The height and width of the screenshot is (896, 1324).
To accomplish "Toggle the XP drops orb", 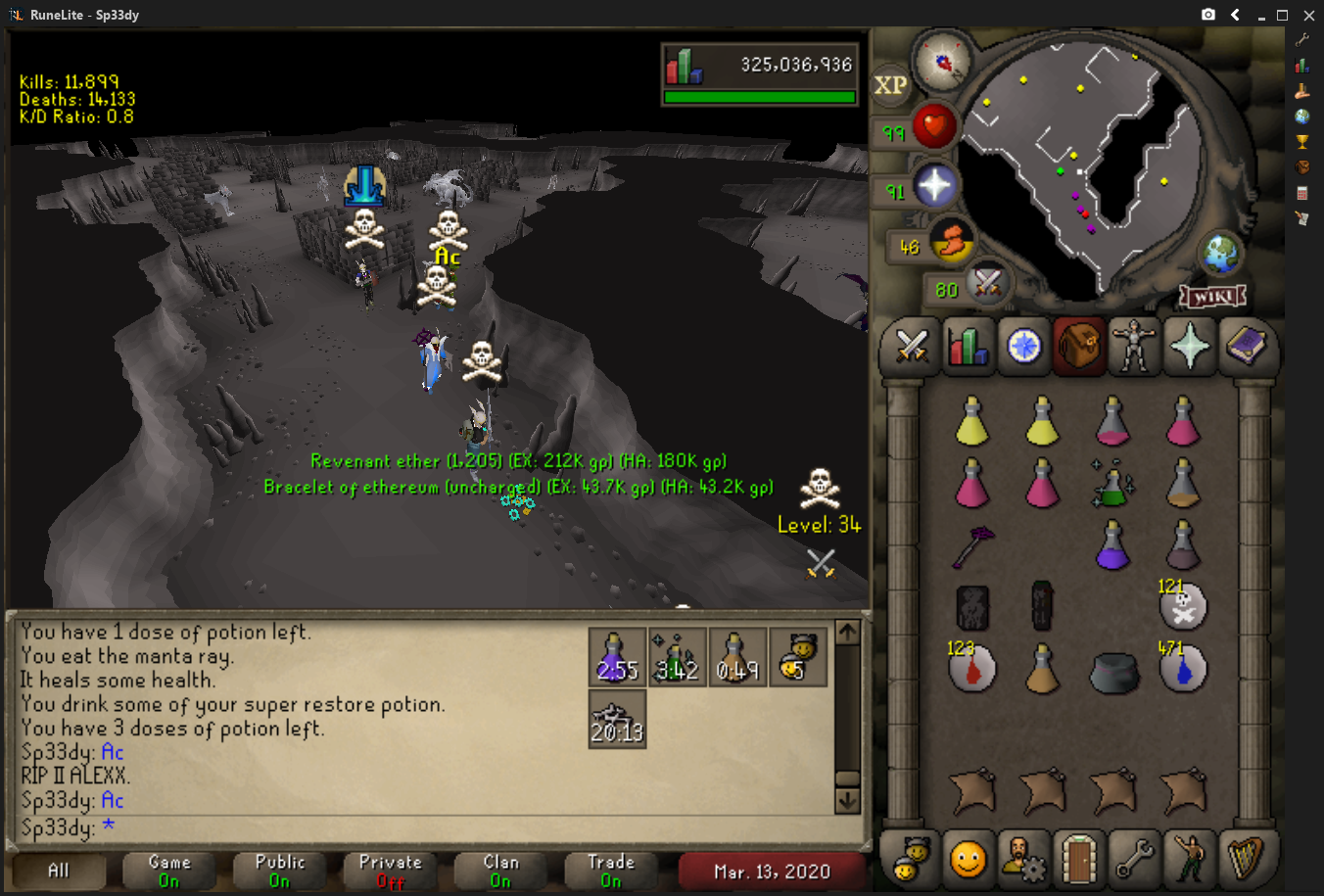I will click(890, 85).
